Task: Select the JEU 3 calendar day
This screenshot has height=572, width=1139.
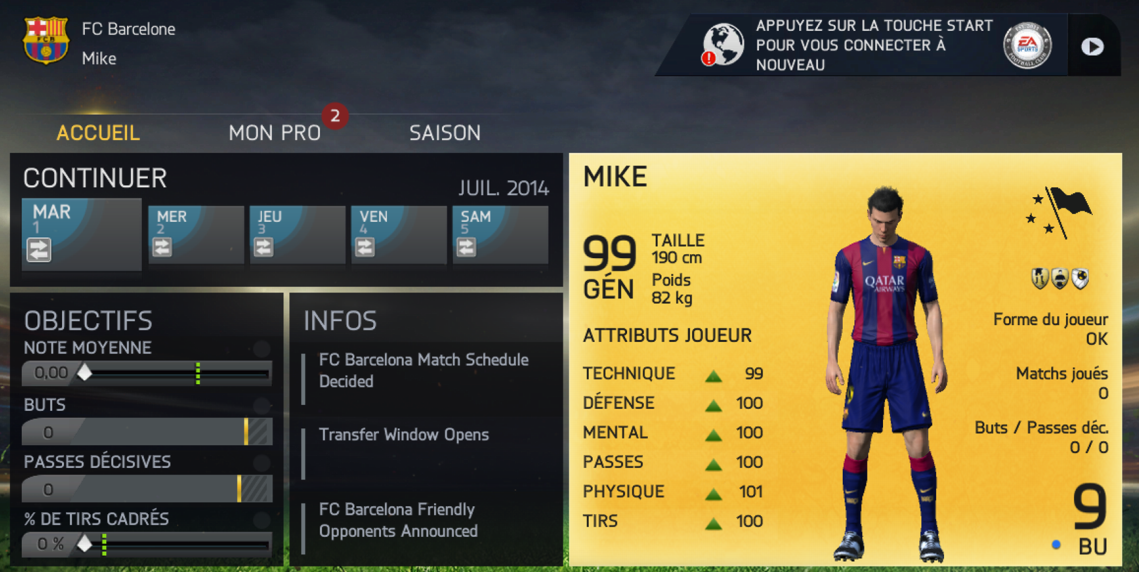Action: point(297,235)
